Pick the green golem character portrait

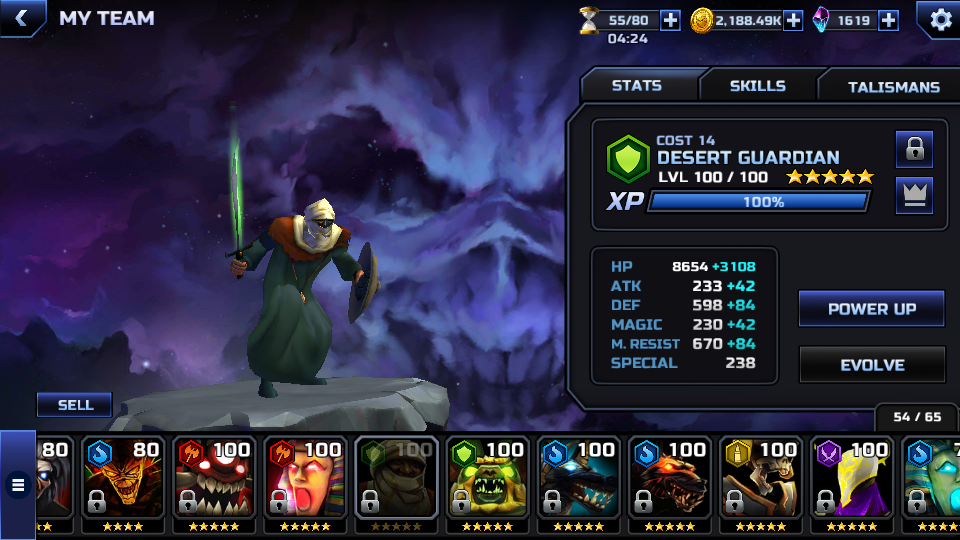[x=486, y=477]
